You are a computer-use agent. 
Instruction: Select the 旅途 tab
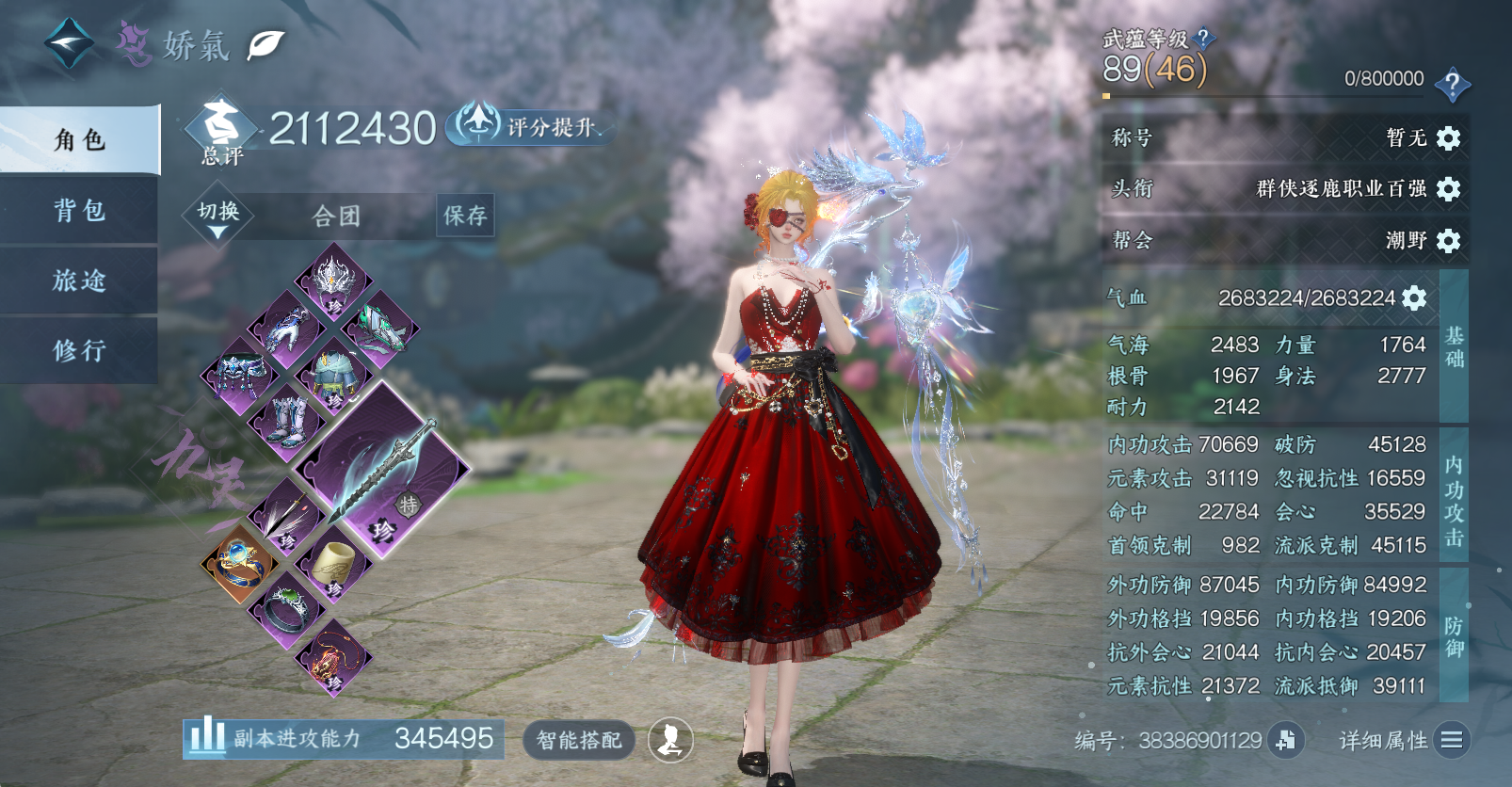click(80, 281)
